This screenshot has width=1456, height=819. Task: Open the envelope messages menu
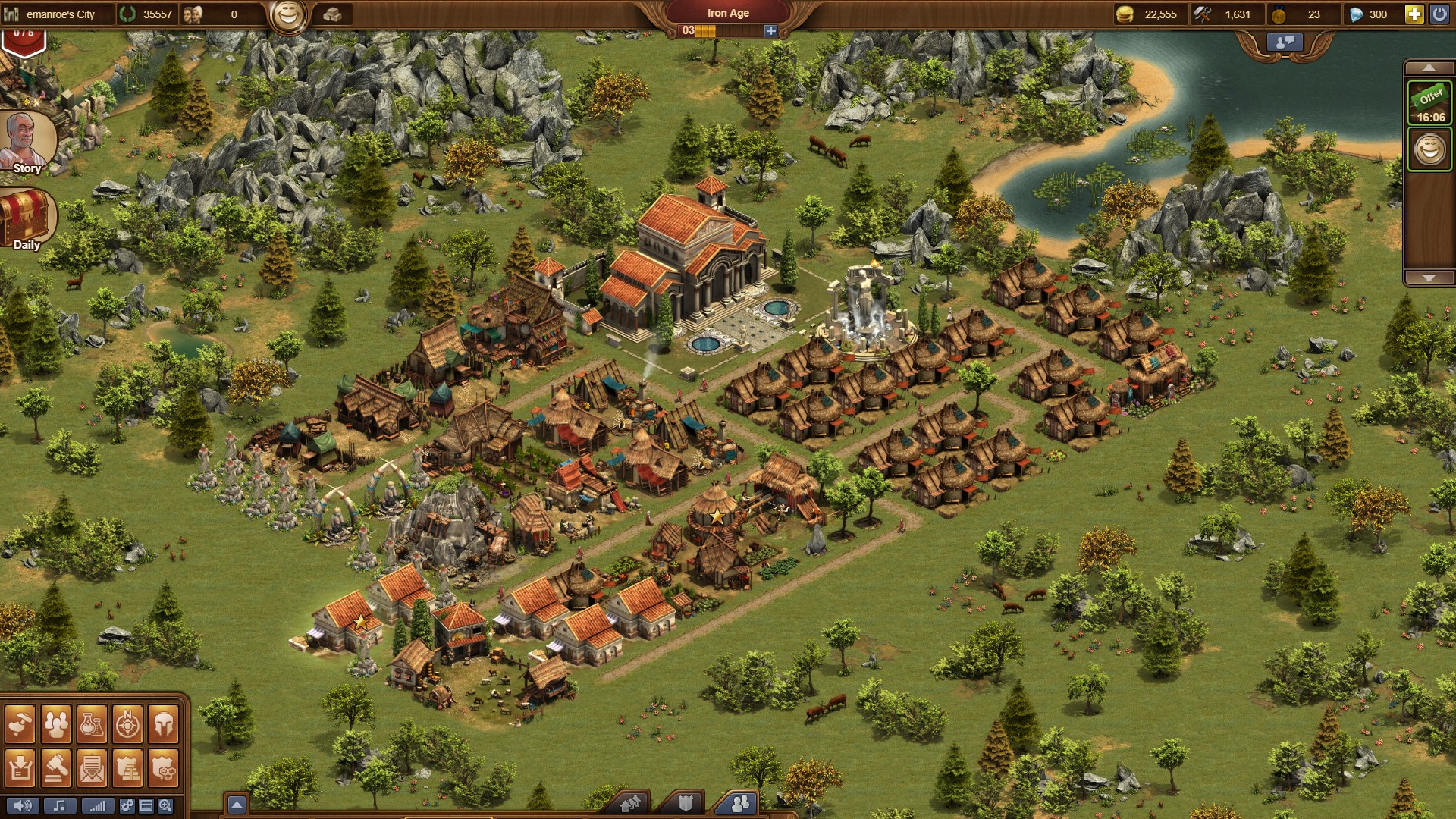(92, 769)
